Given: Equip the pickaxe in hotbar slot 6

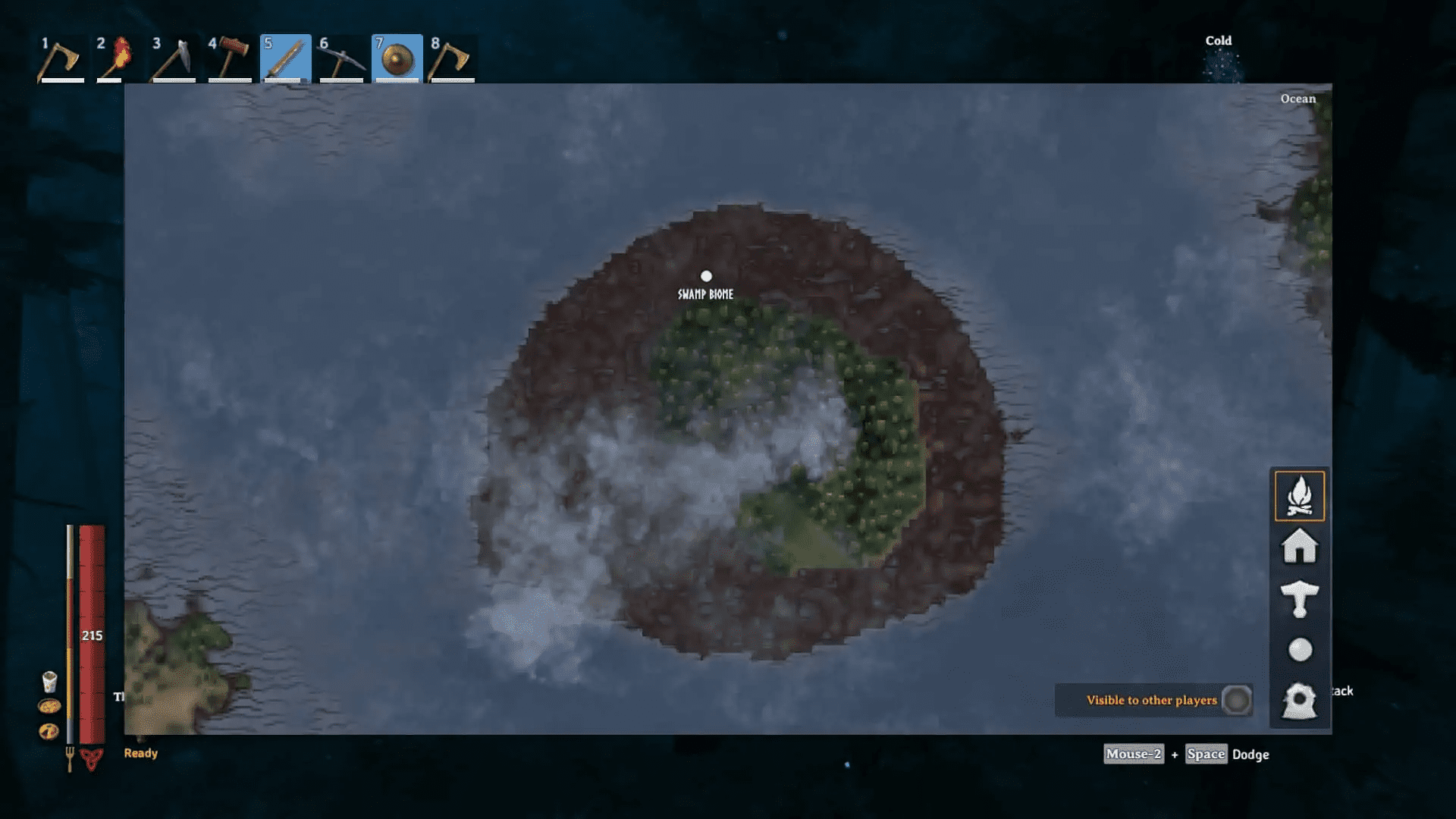Looking at the screenshot, I should pos(341,59).
